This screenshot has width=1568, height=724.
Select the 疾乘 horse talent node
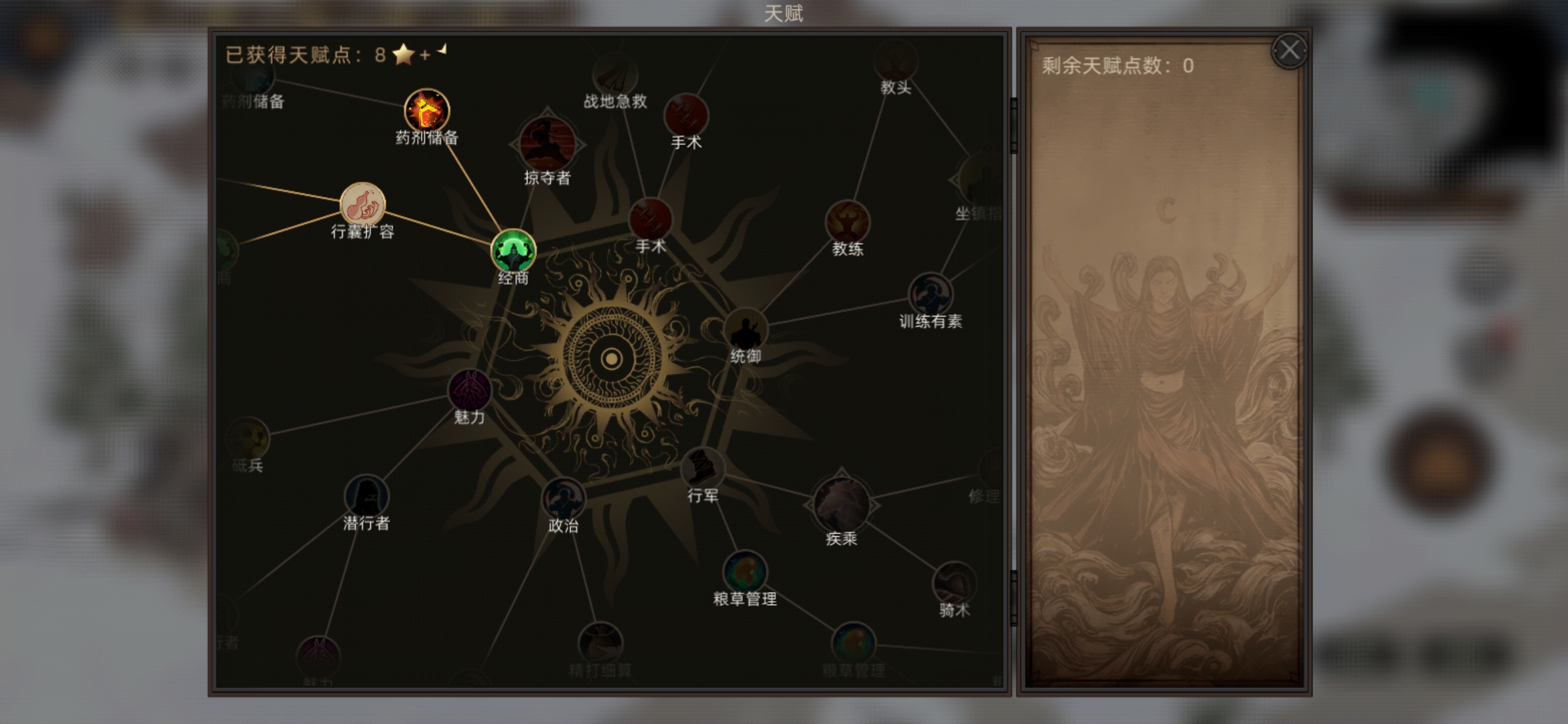[841, 505]
